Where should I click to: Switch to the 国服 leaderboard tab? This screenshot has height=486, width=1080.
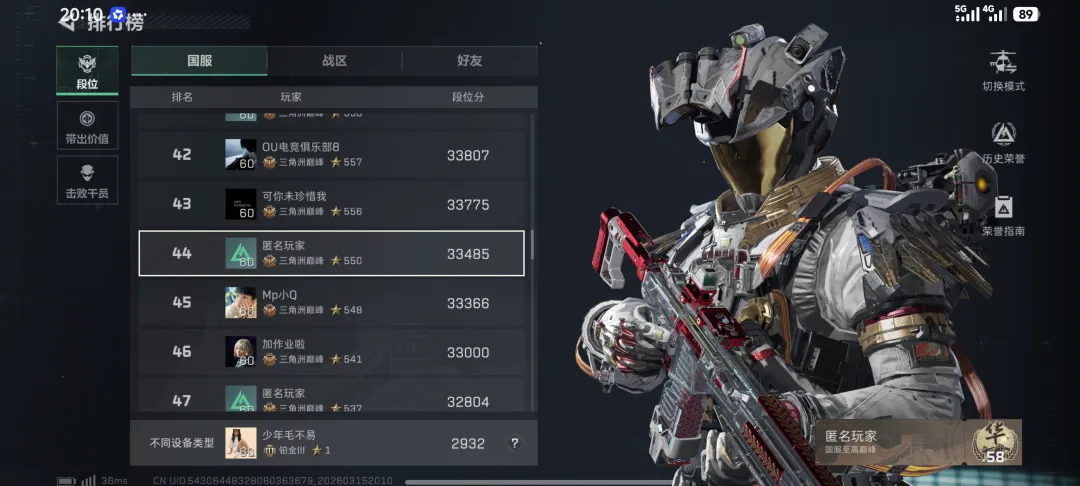tap(199, 61)
